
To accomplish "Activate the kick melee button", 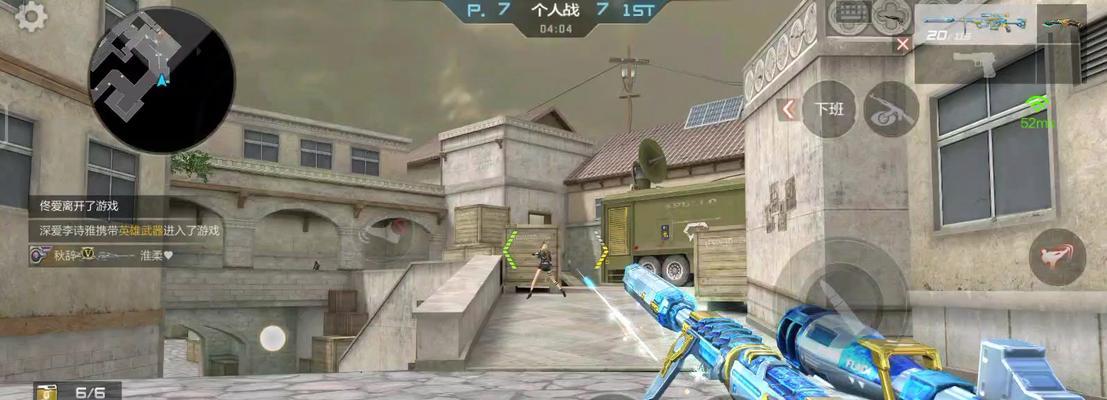I will tap(1056, 257).
